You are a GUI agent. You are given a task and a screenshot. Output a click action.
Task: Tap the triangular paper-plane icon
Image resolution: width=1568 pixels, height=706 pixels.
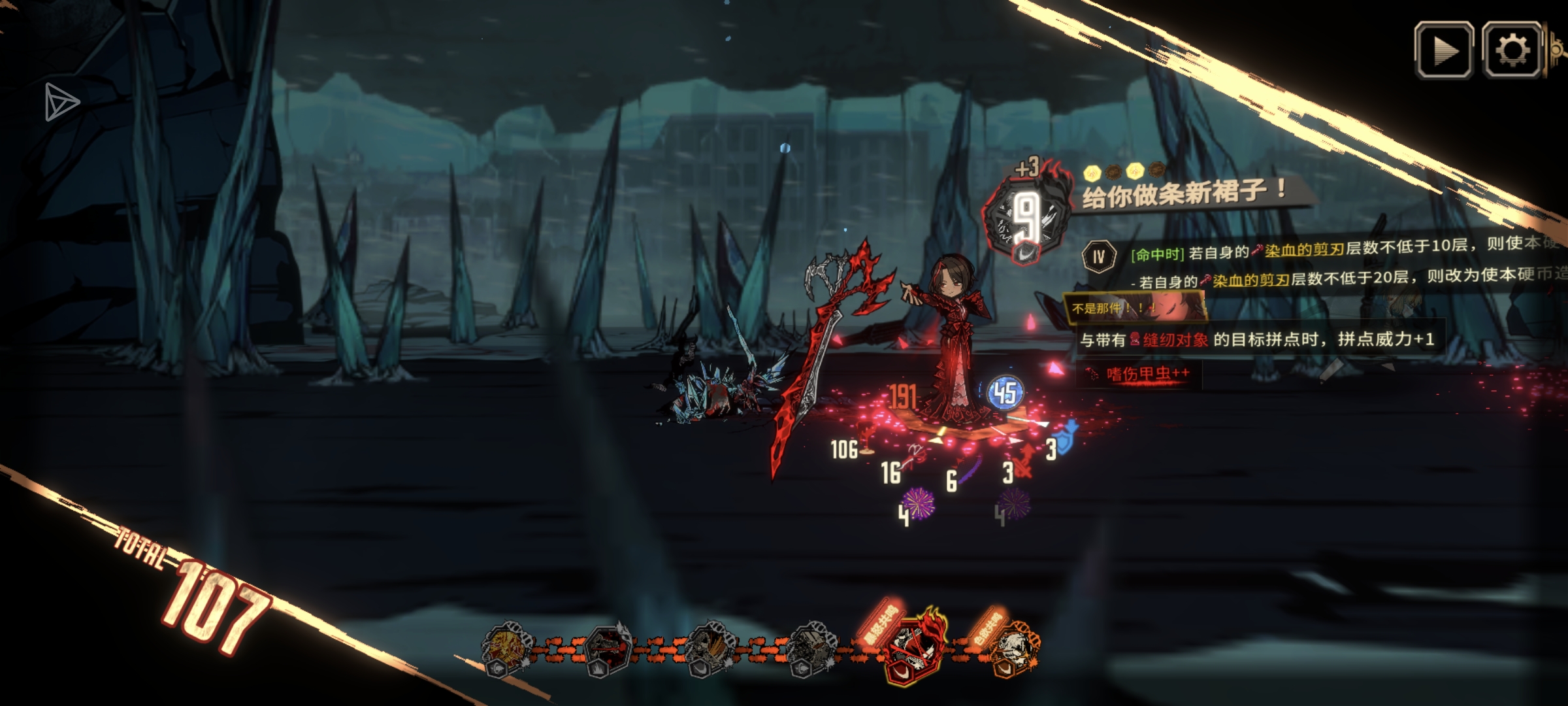pyautogui.click(x=61, y=103)
